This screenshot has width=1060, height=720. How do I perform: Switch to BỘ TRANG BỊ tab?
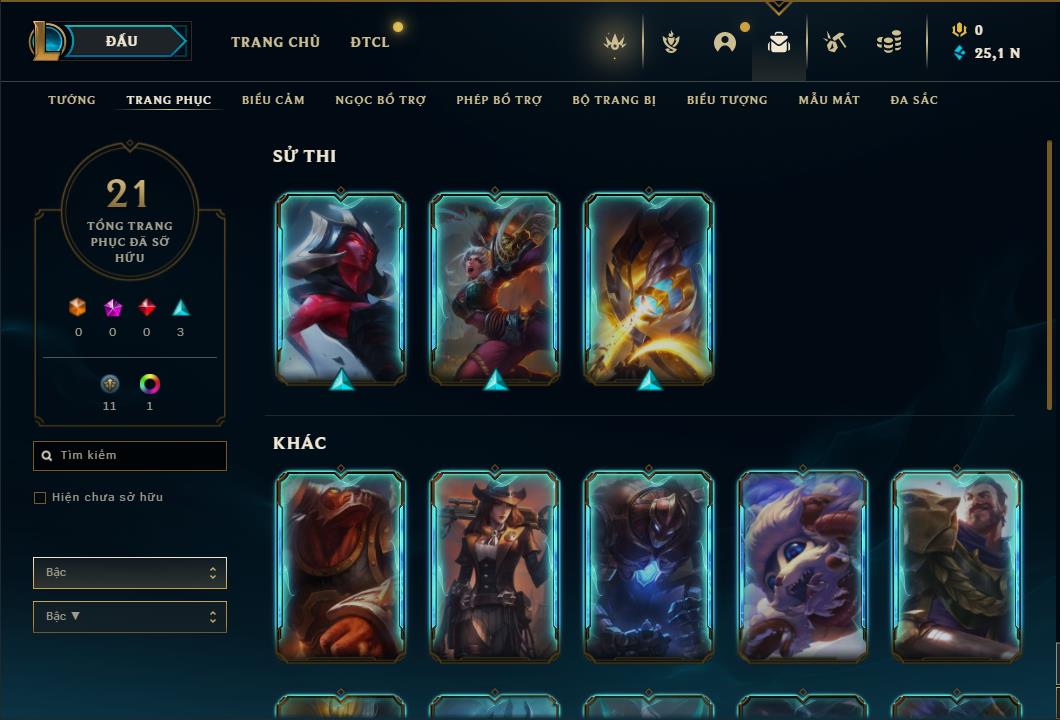pos(614,100)
